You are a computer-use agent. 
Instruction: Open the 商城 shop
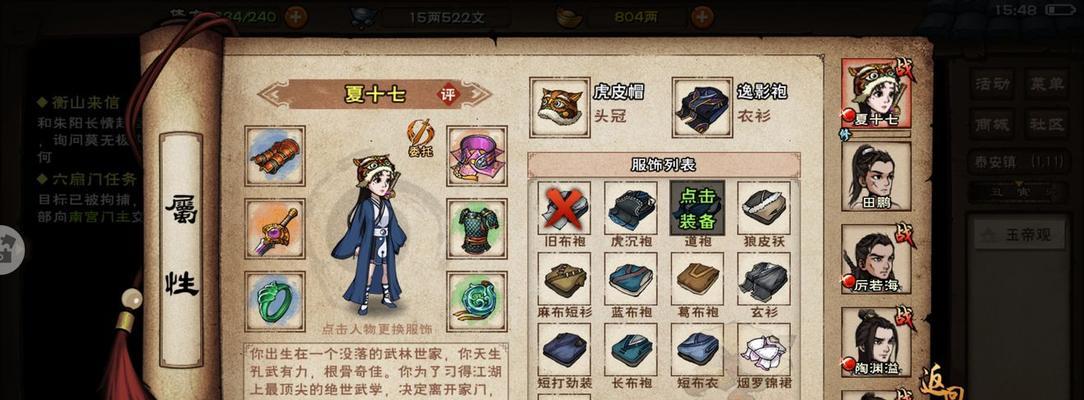point(993,124)
